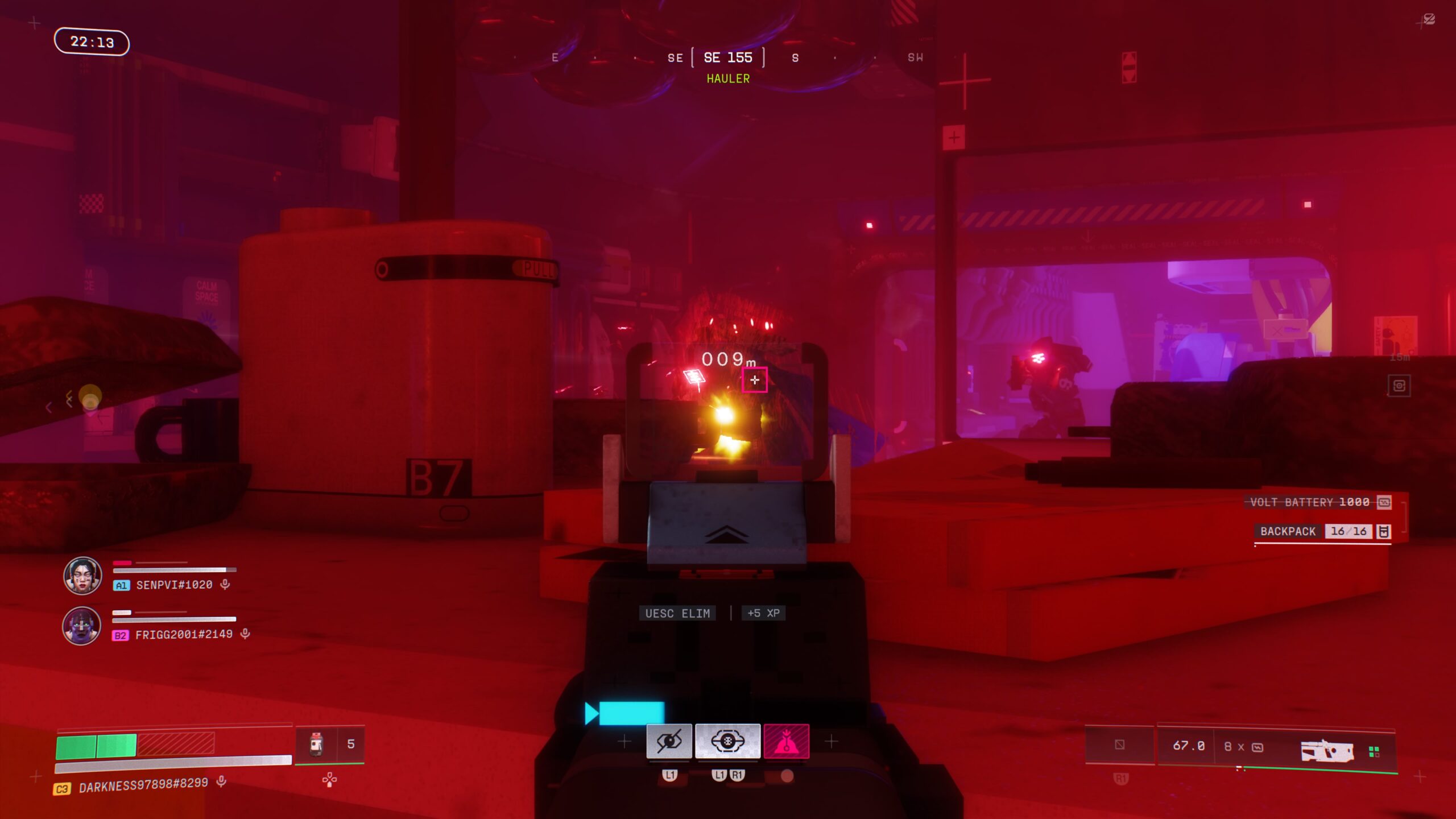Click the SE 155 compass heading

(x=728, y=57)
